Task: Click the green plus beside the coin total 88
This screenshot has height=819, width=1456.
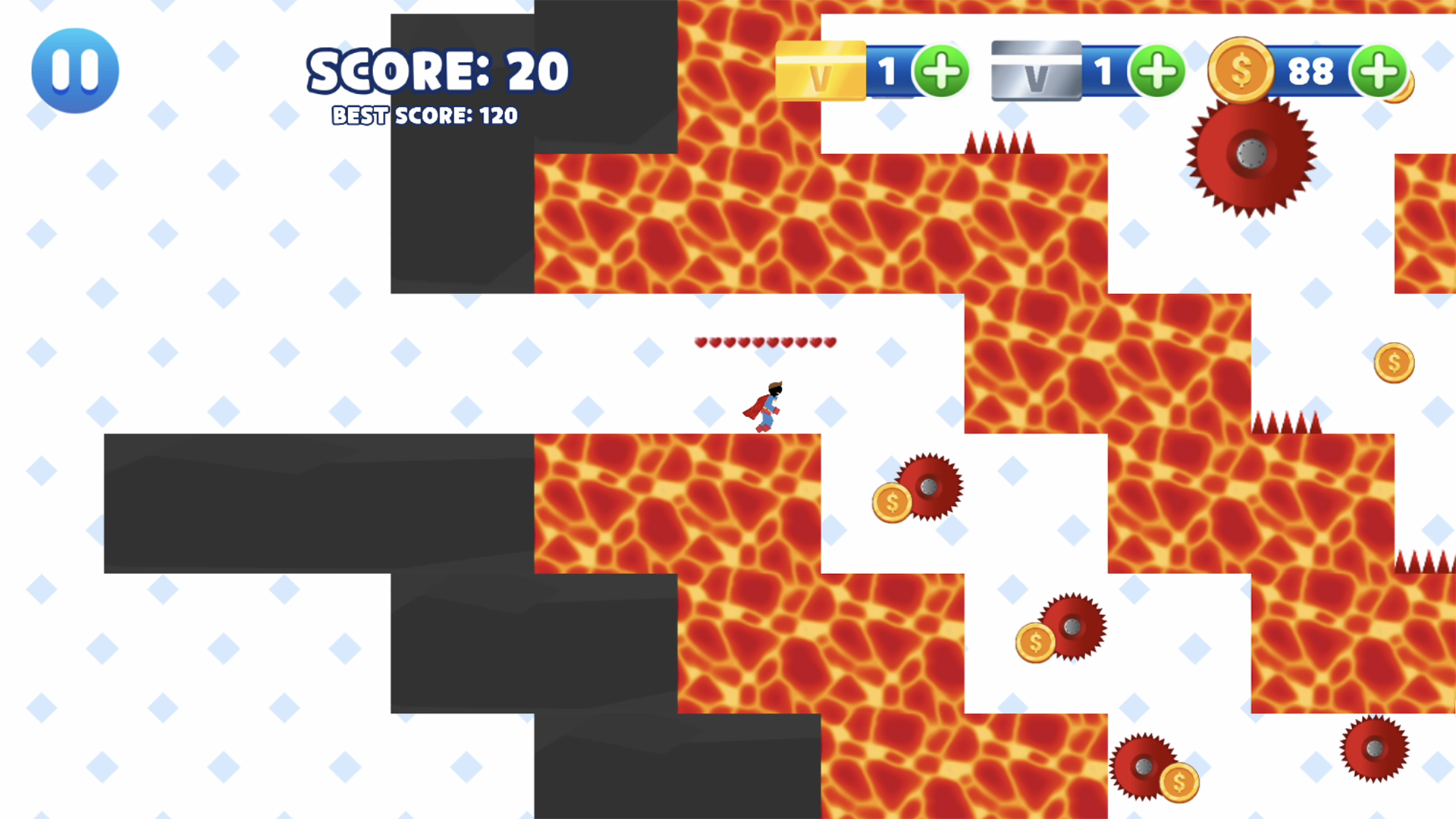Action: pyautogui.click(x=1380, y=71)
